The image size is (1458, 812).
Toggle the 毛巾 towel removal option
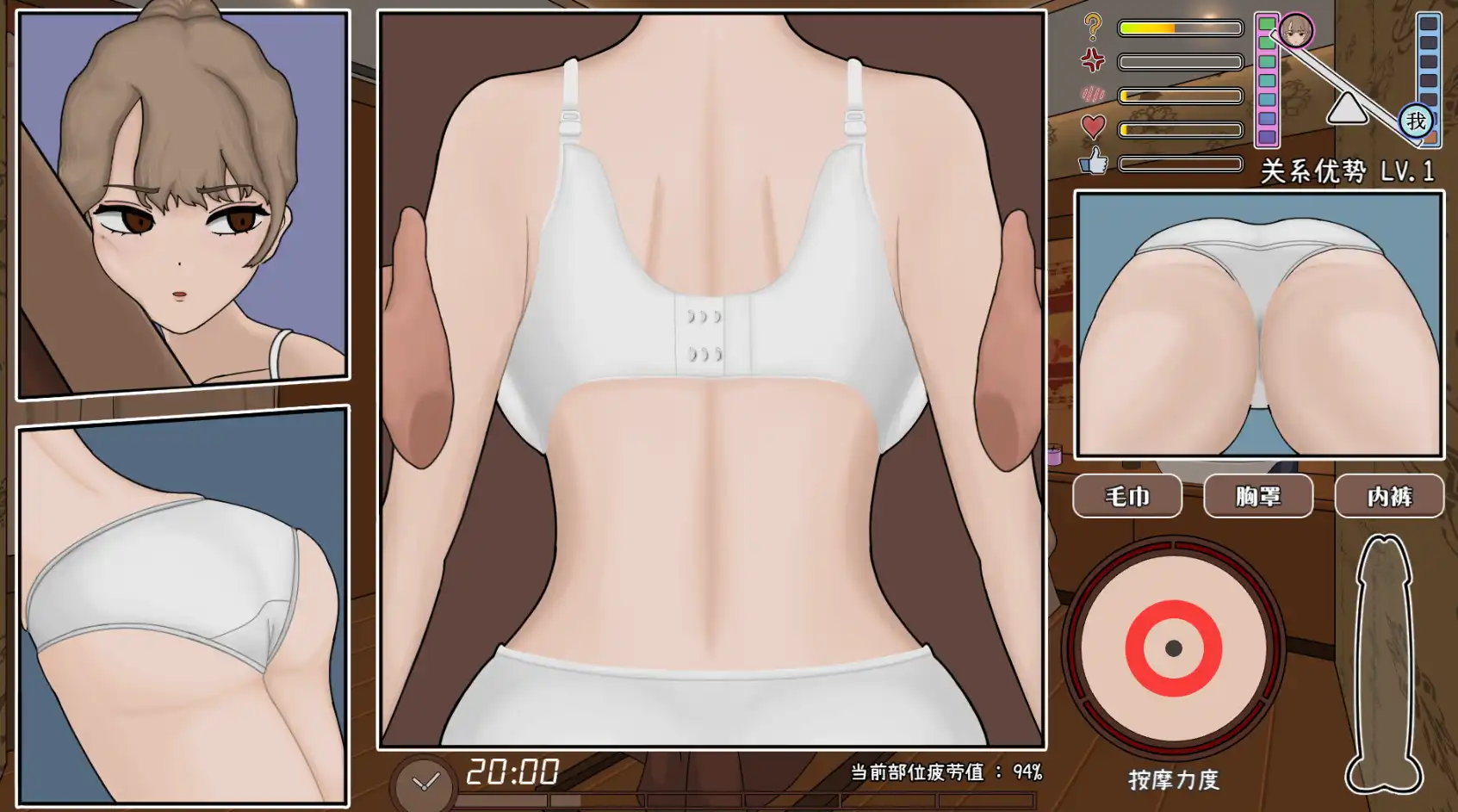(x=1126, y=496)
